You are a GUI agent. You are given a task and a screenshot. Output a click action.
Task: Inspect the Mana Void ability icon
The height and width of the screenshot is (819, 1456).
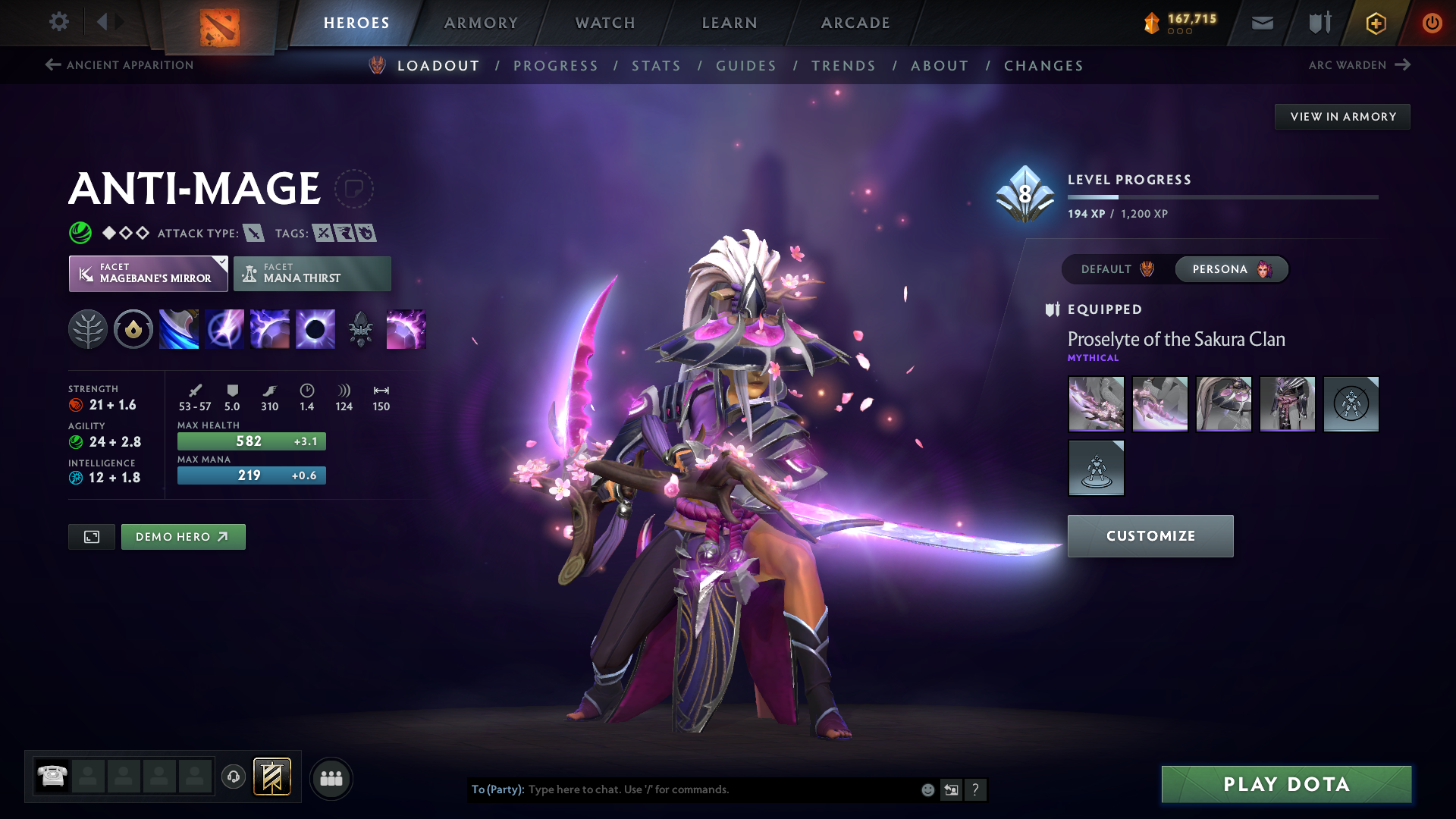pyautogui.click(x=315, y=328)
